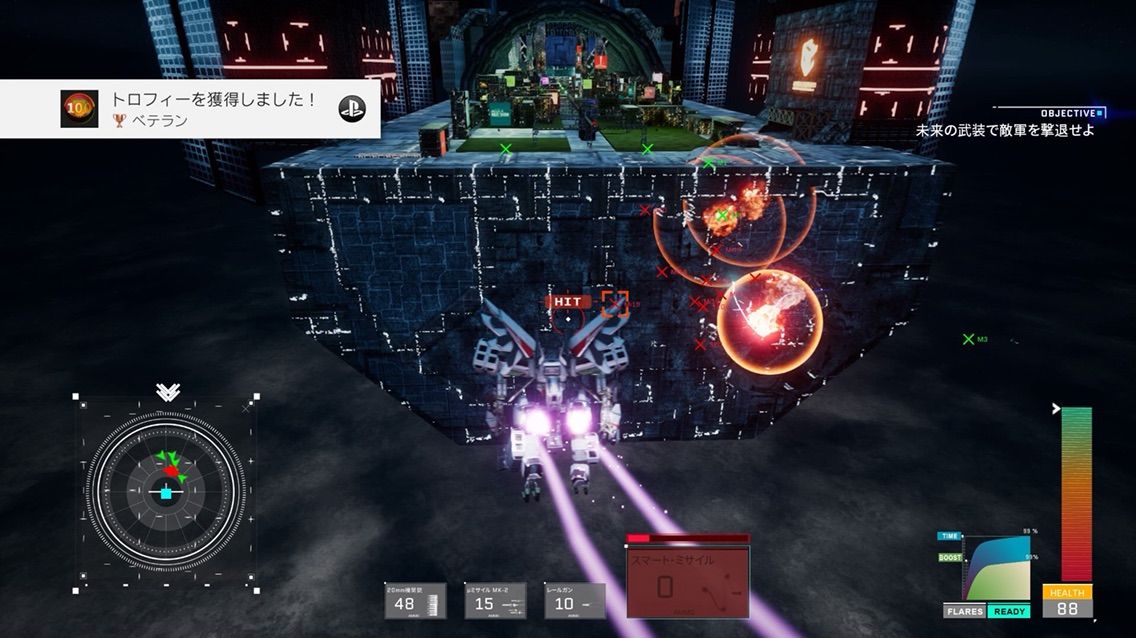Switch to the railgun weapon slot
This screenshot has height=638, width=1136.
(x=575, y=600)
